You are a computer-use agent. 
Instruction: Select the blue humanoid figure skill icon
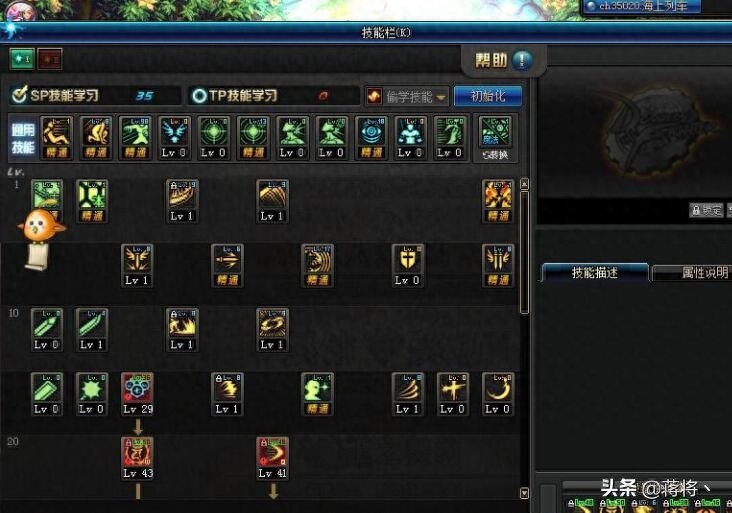(410, 137)
